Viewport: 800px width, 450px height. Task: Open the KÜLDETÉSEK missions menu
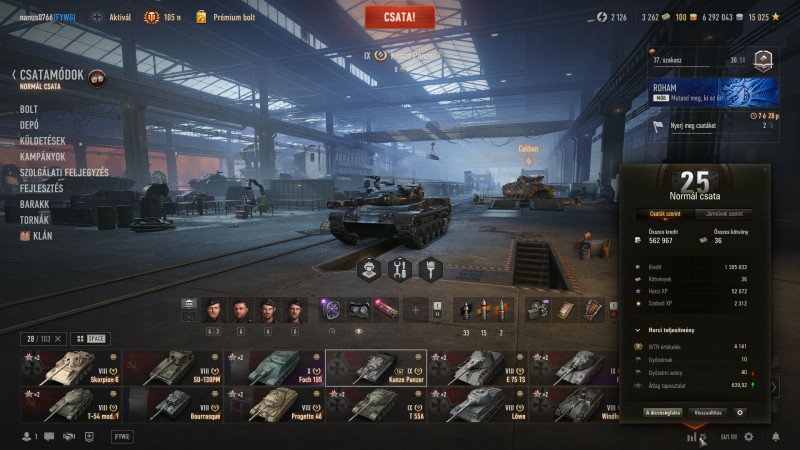tap(42, 141)
